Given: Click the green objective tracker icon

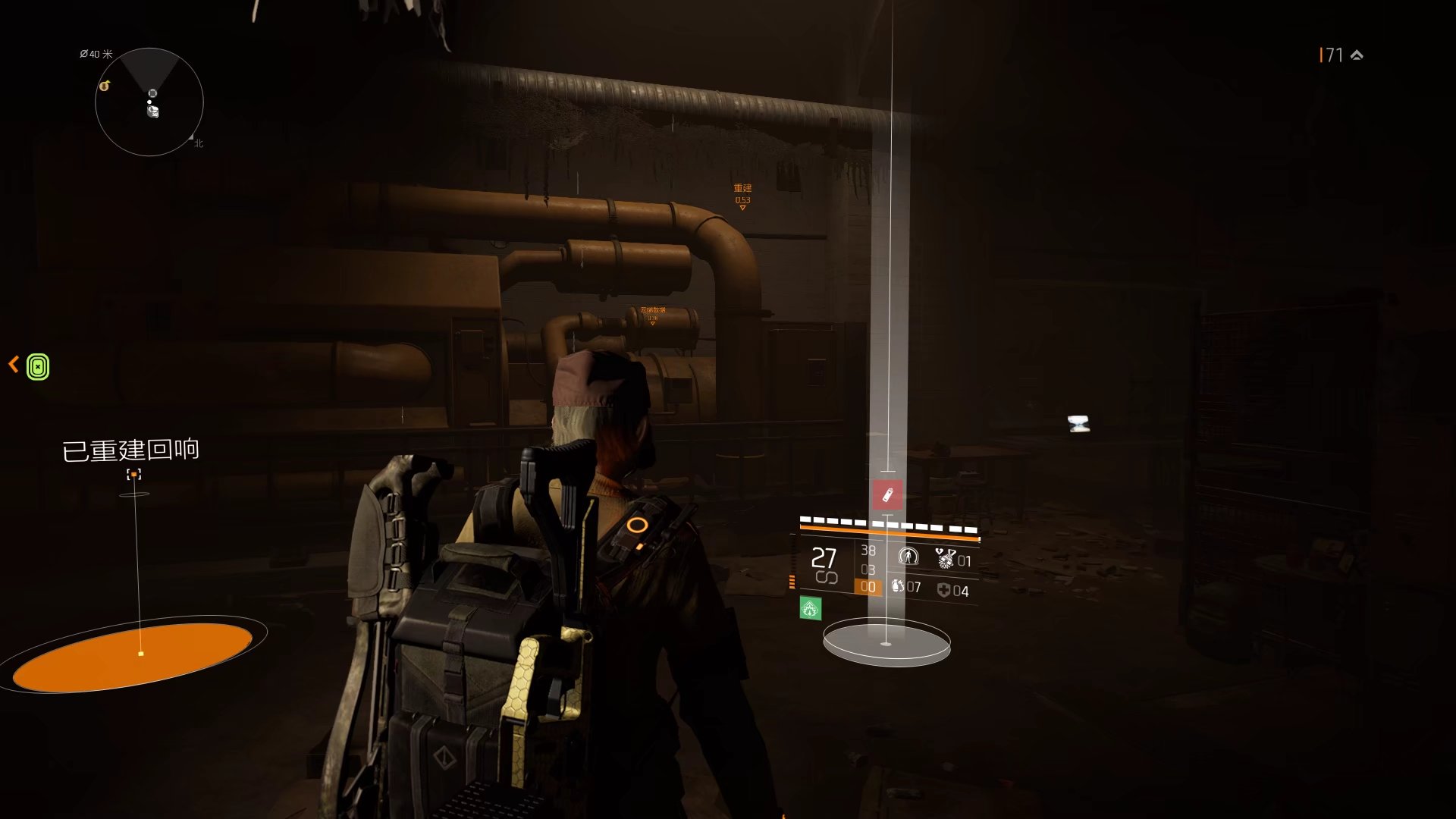Looking at the screenshot, I should pos(38,367).
